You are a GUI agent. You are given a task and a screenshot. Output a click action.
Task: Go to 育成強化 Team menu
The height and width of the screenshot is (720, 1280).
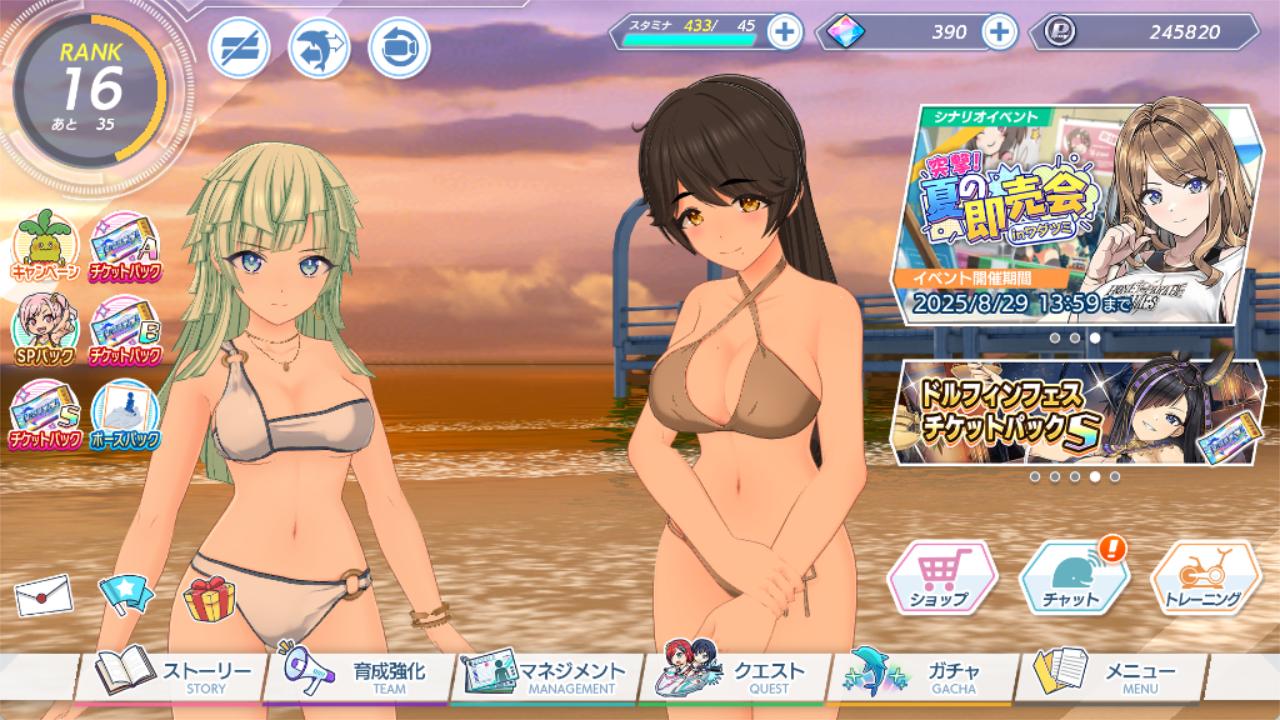[360, 676]
